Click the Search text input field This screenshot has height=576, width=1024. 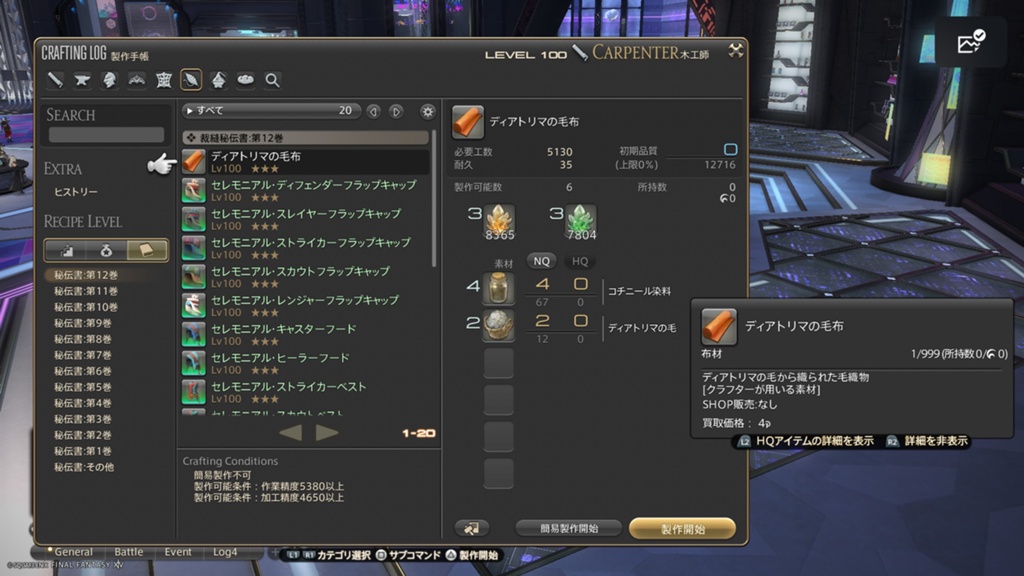coord(107,135)
